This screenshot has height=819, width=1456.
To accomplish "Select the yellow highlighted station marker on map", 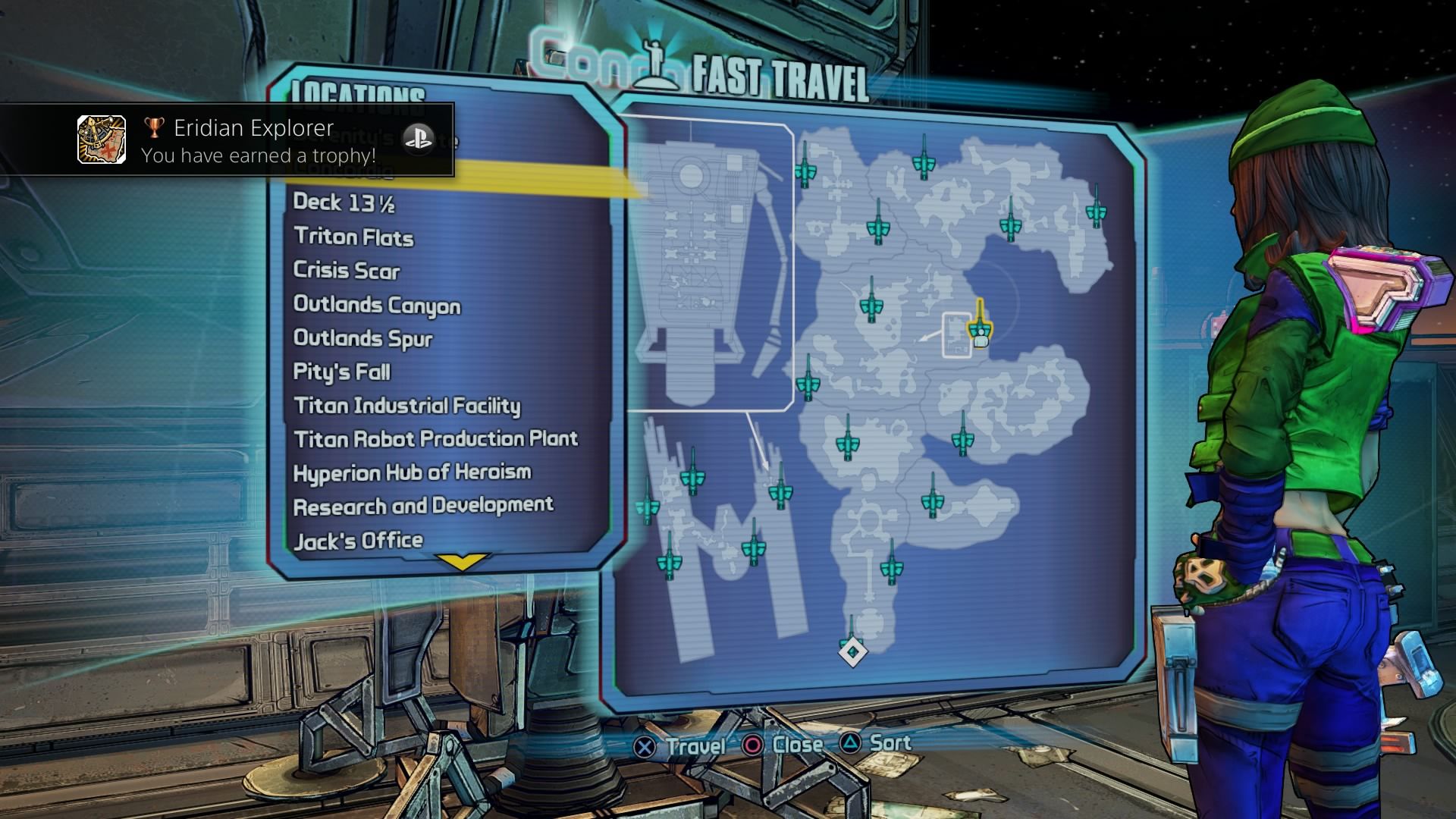I will 980,326.
